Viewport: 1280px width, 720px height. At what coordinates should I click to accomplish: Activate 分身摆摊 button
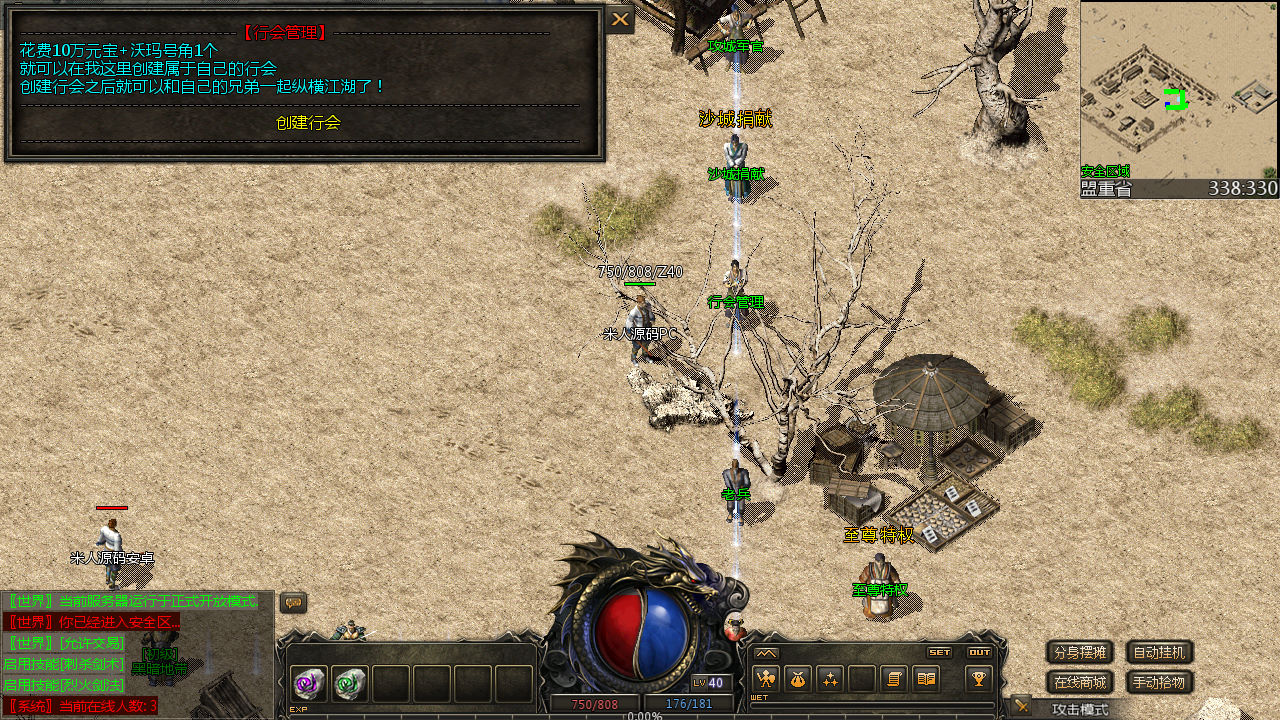pyautogui.click(x=1080, y=653)
